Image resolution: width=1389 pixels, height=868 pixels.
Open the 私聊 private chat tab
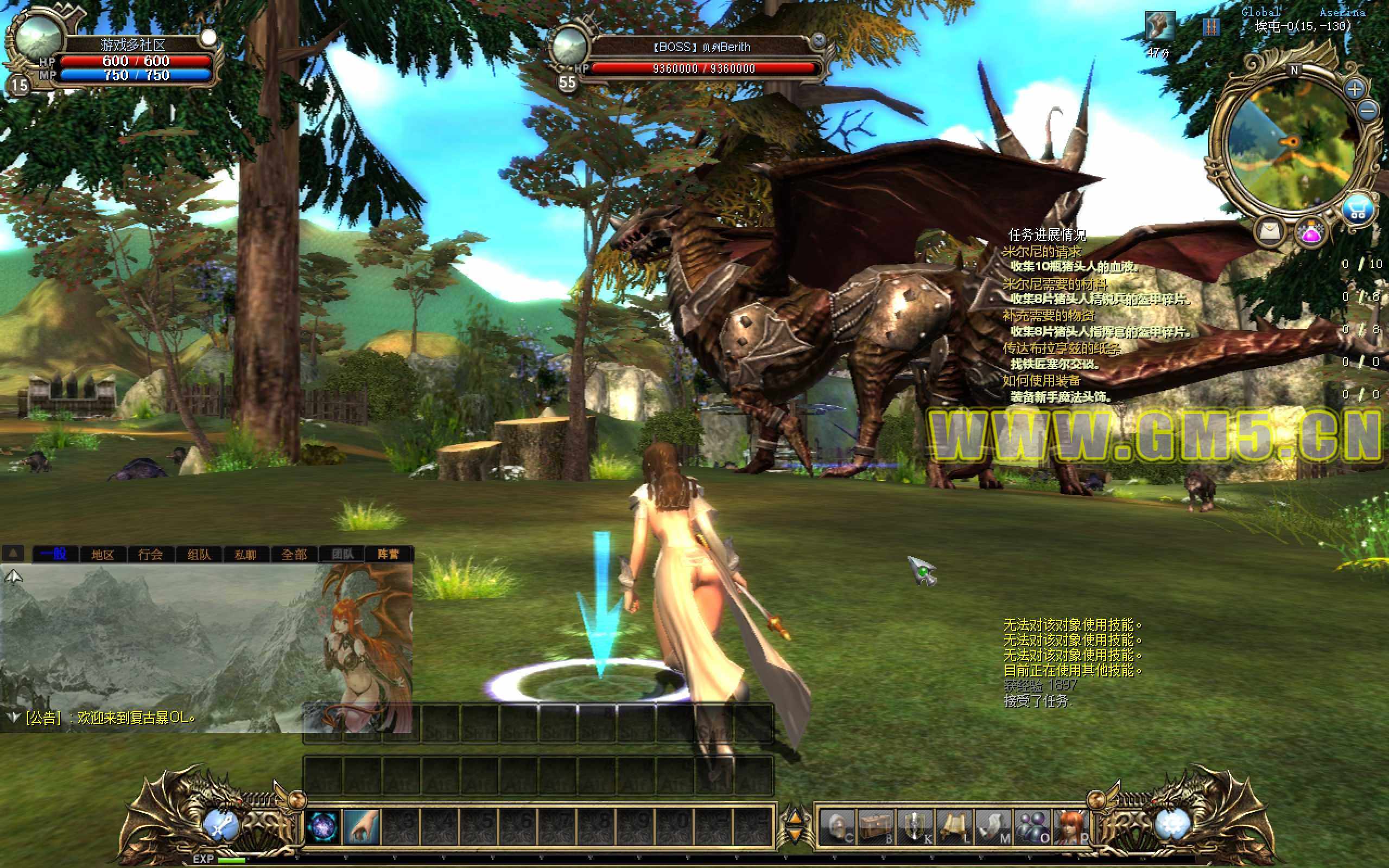246,554
